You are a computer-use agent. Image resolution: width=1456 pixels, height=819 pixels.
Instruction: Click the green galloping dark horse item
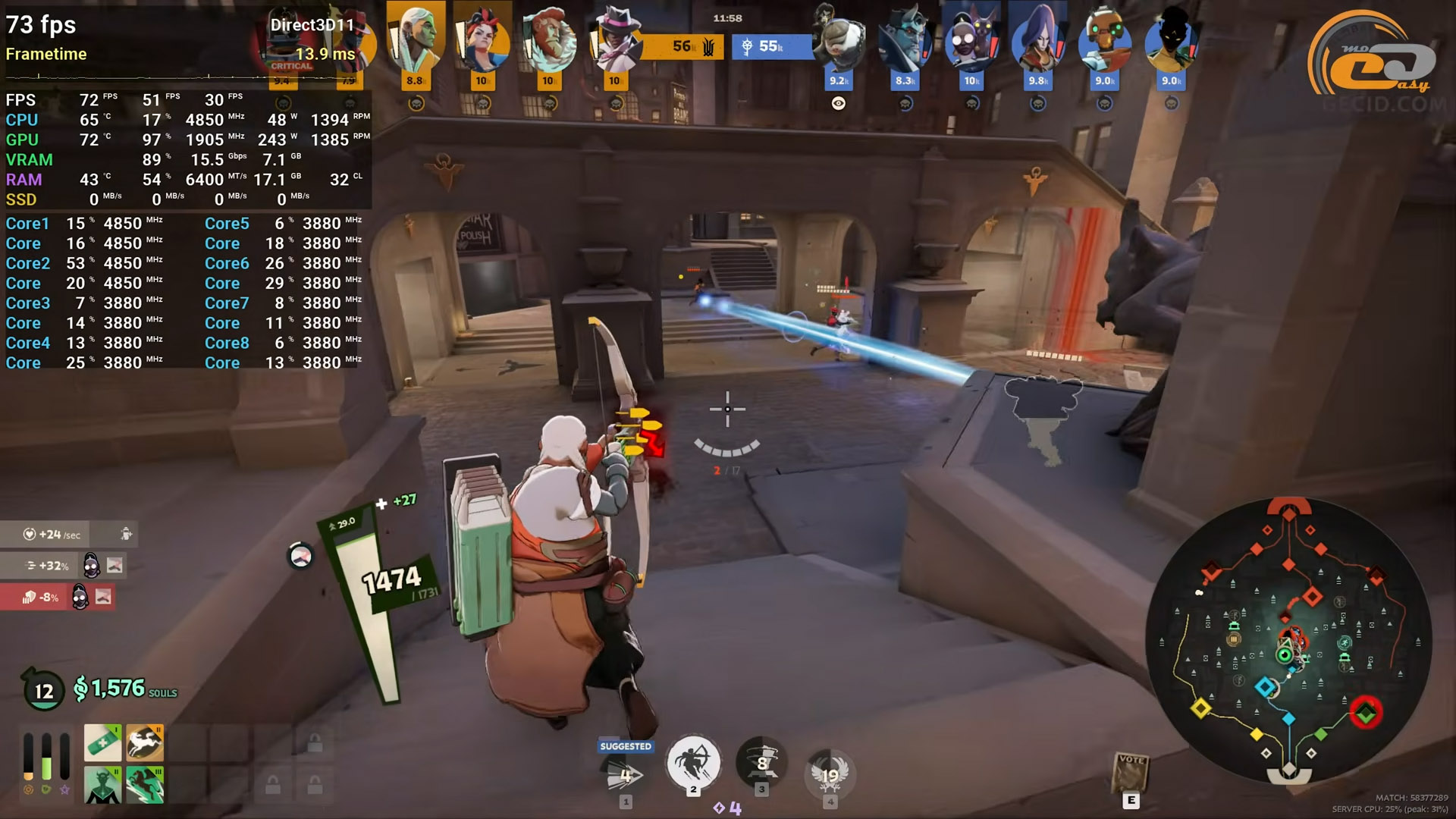pyautogui.click(x=145, y=785)
